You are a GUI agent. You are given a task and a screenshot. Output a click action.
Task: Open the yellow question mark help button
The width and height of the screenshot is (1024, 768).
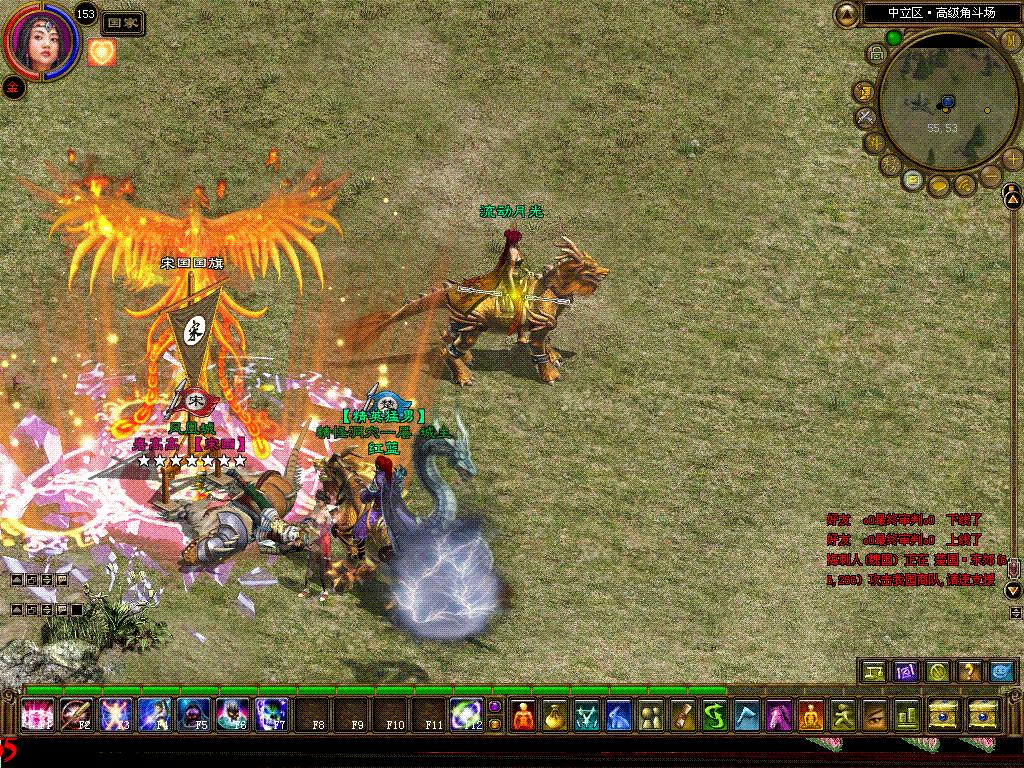968,671
